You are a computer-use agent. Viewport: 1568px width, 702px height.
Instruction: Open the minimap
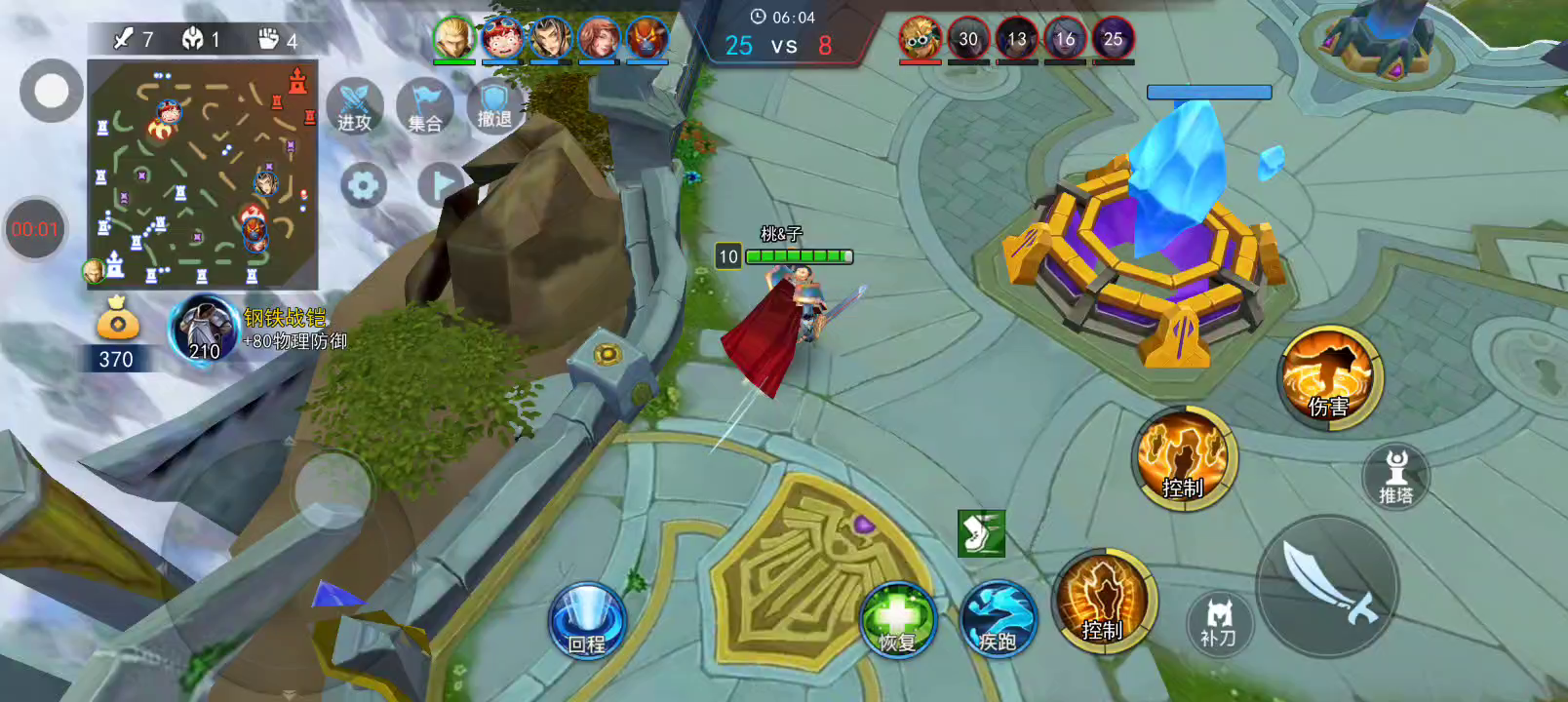point(202,174)
